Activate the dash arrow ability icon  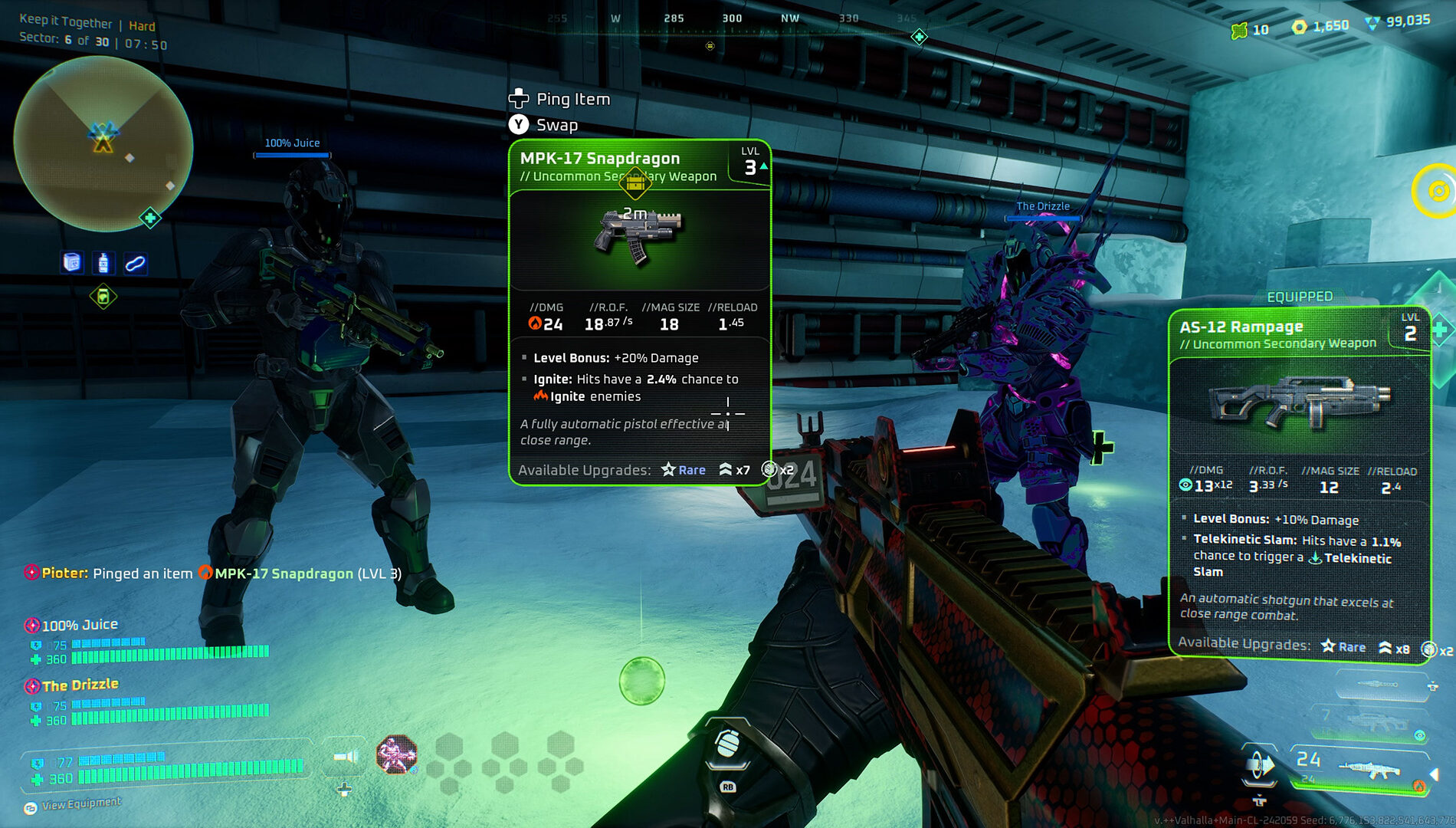tap(1259, 765)
